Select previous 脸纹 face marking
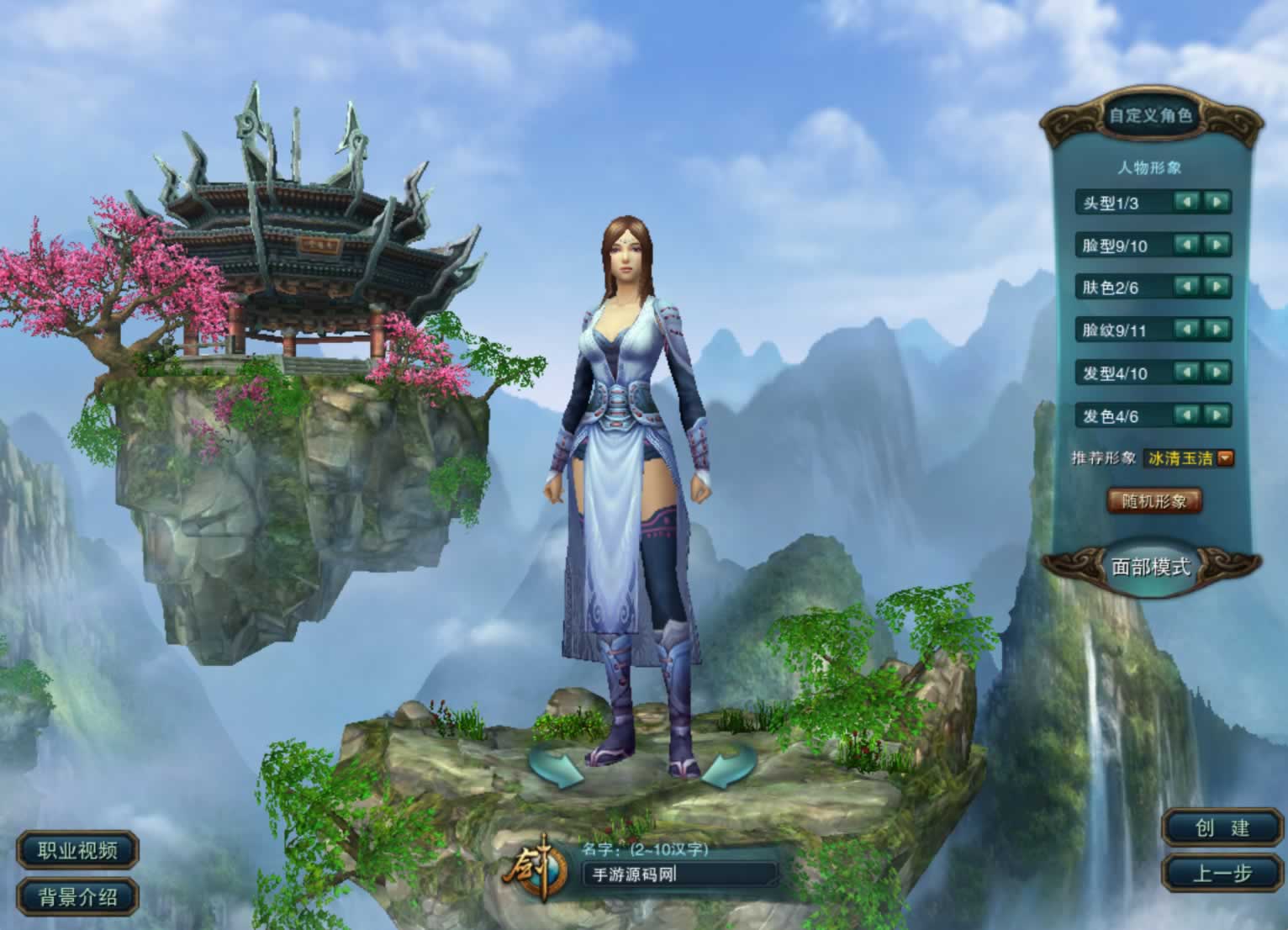 coord(1186,330)
